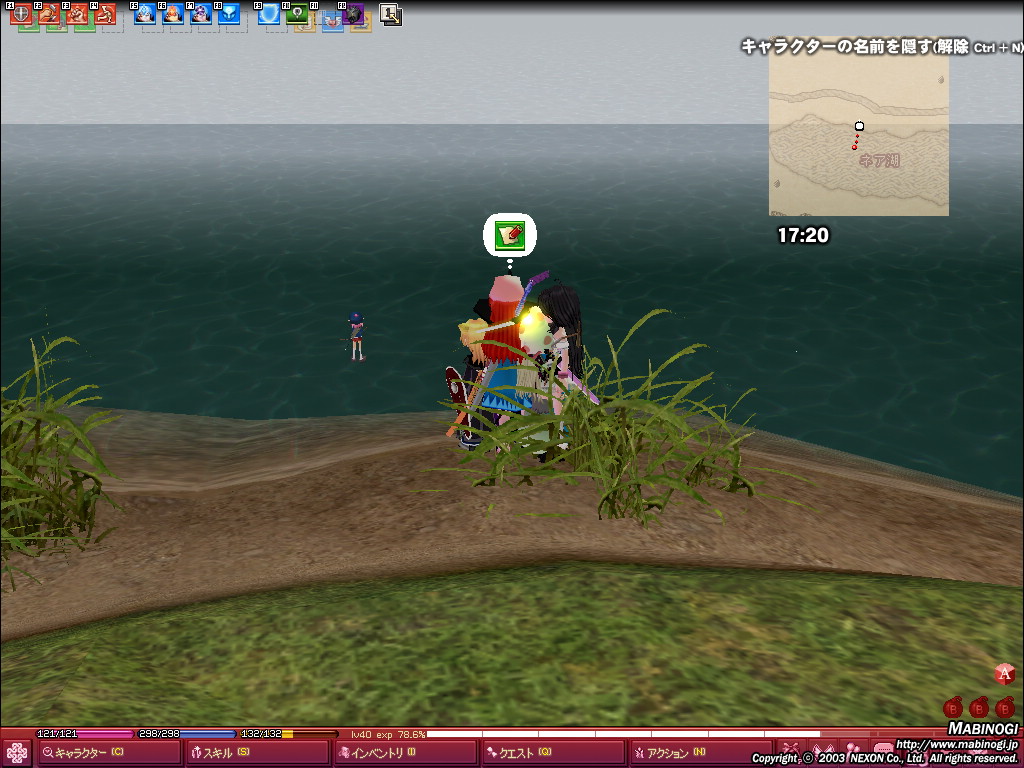Click the flower main menu button
Image resolution: width=1024 pixels, height=768 pixels.
click(17, 753)
